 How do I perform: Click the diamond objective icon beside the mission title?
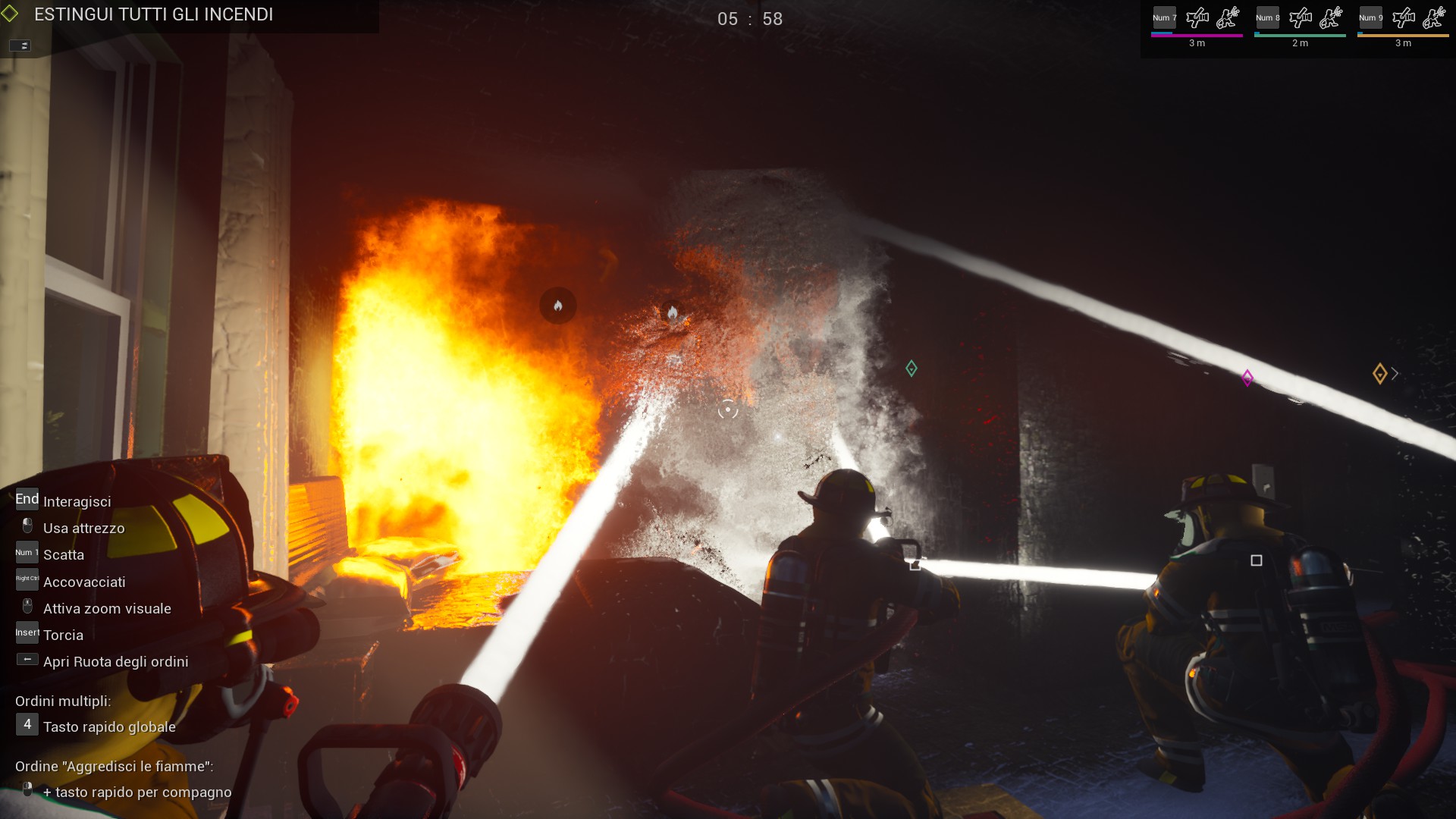coord(11,13)
